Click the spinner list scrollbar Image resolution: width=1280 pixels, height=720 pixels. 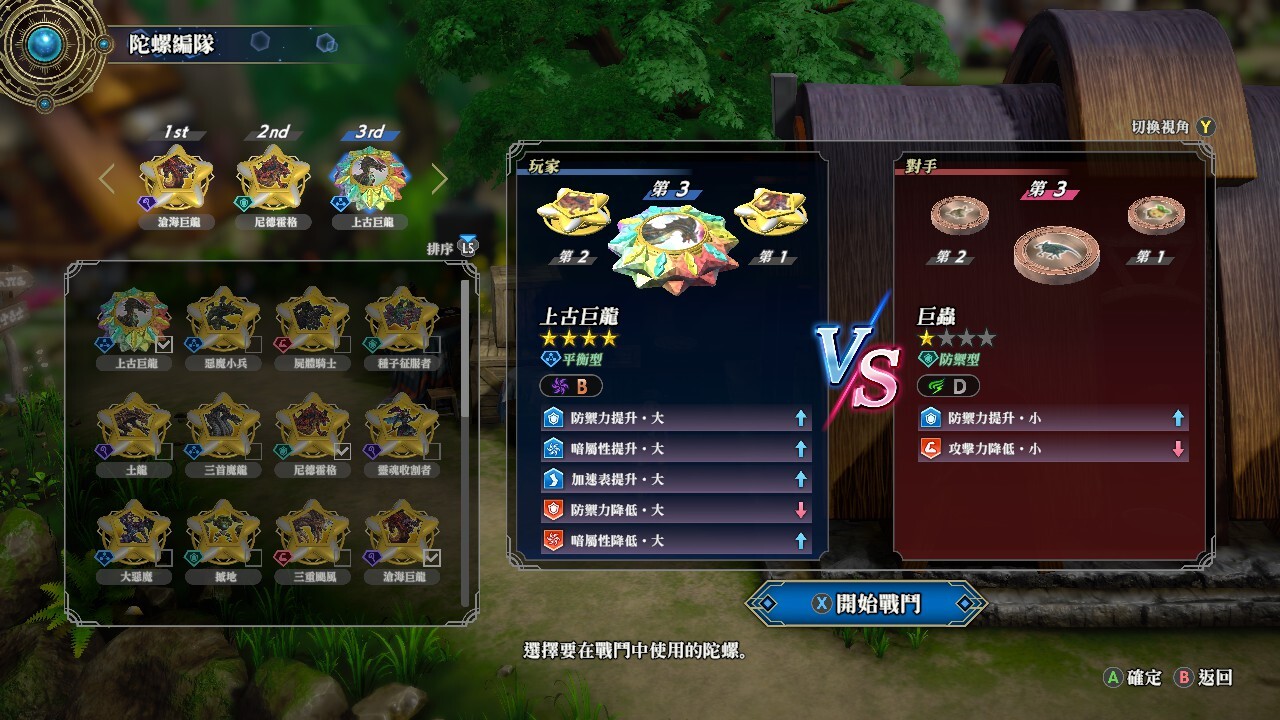pyautogui.click(x=465, y=350)
